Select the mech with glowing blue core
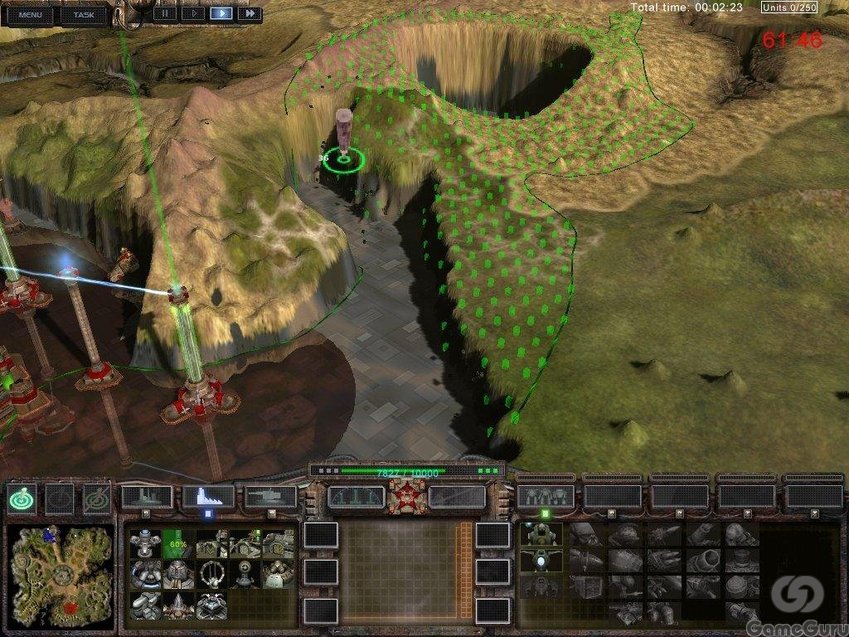Image resolution: width=849 pixels, height=637 pixels. pyautogui.click(x=540, y=561)
